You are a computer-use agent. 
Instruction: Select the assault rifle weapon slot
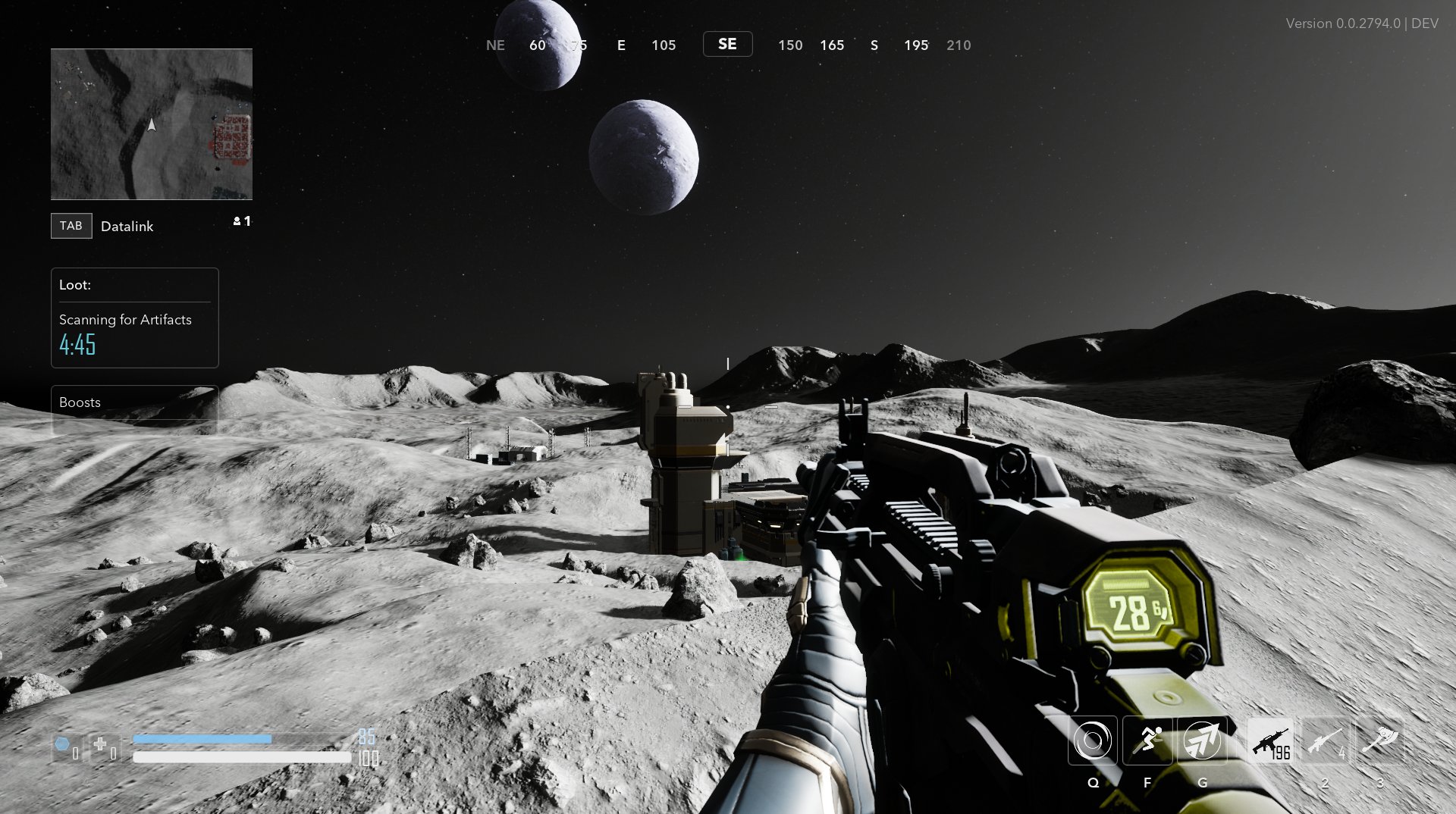(x=1270, y=741)
